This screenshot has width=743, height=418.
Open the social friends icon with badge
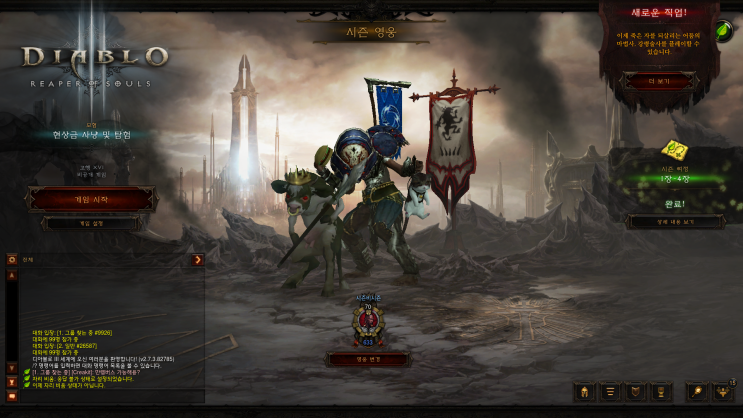[723, 391]
